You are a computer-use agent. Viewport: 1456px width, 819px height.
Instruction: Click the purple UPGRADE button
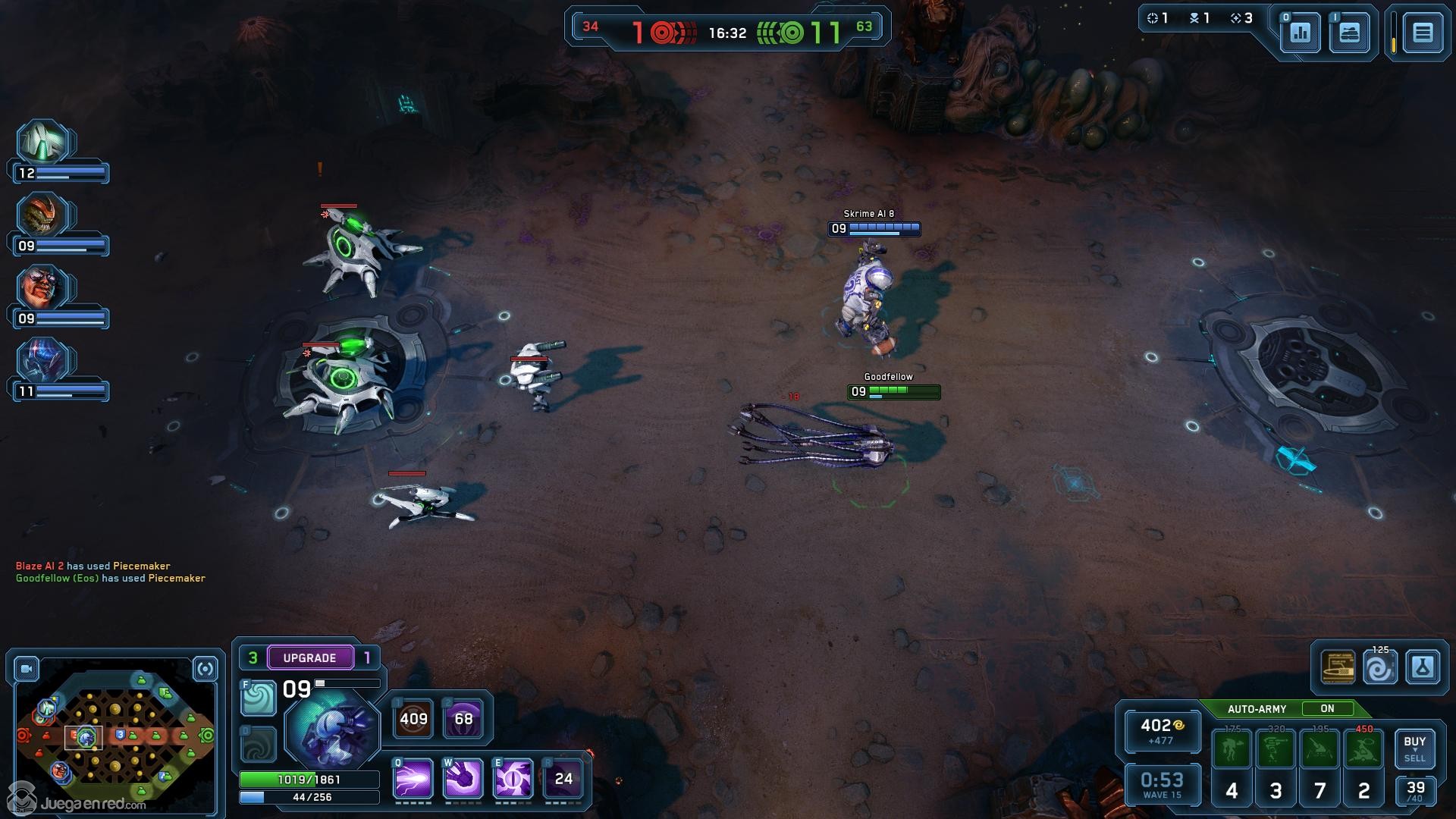click(309, 657)
